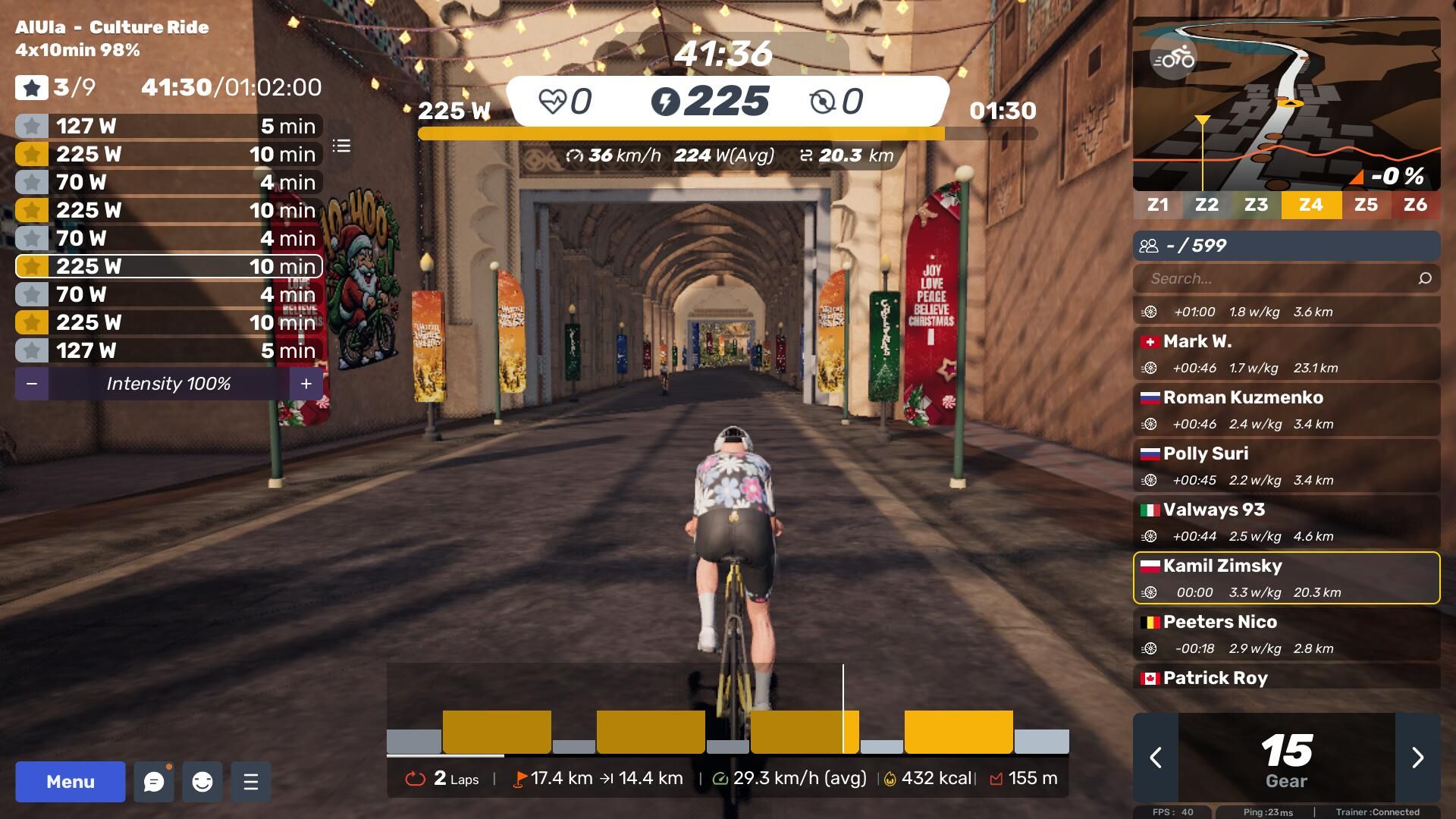Viewport: 1456px width, 819px height.
Task: Pick Peeters Nico from the rider list
Action: click(1286, 634)
